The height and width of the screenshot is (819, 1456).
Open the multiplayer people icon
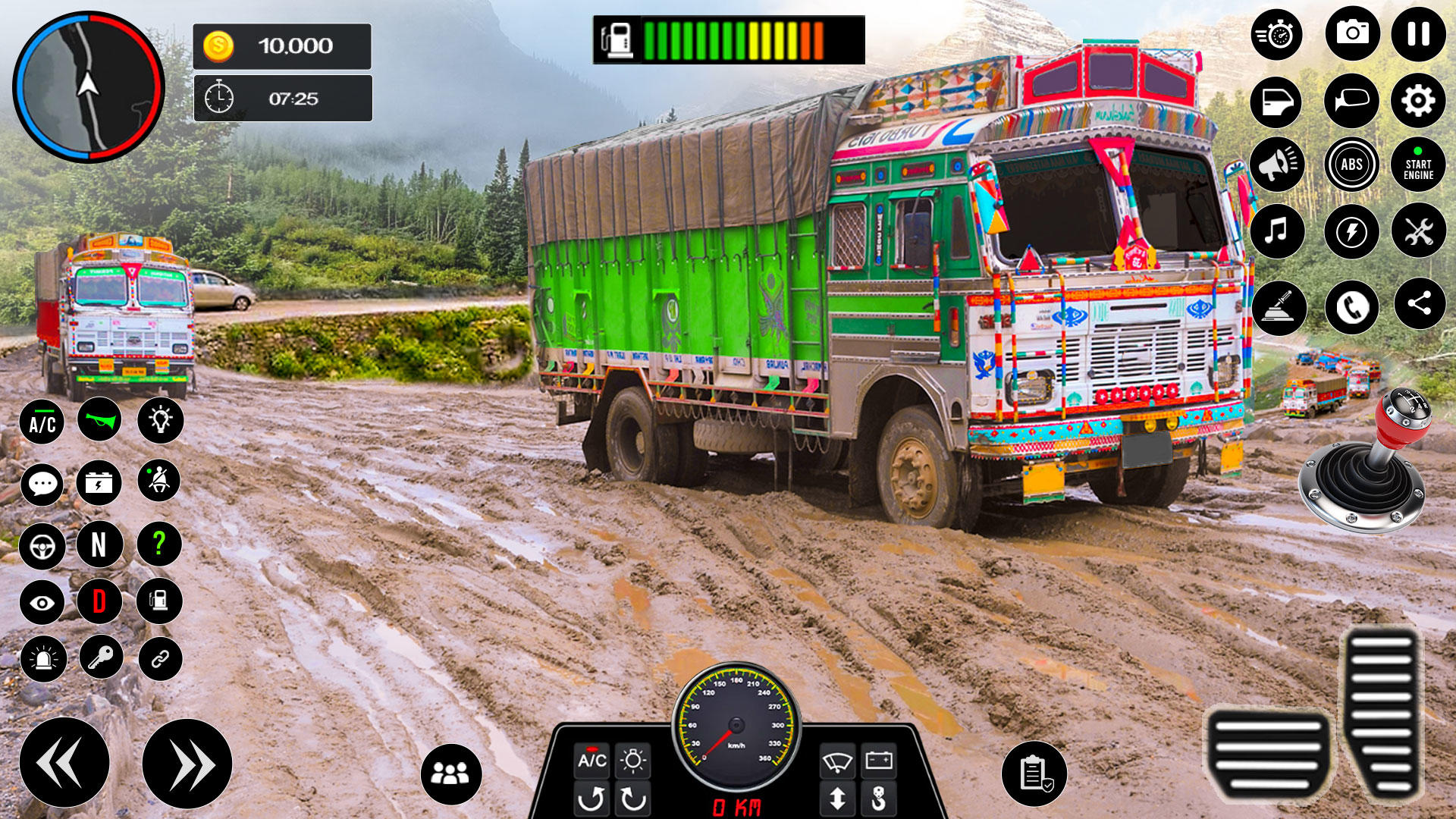click(x=450, y=773)
